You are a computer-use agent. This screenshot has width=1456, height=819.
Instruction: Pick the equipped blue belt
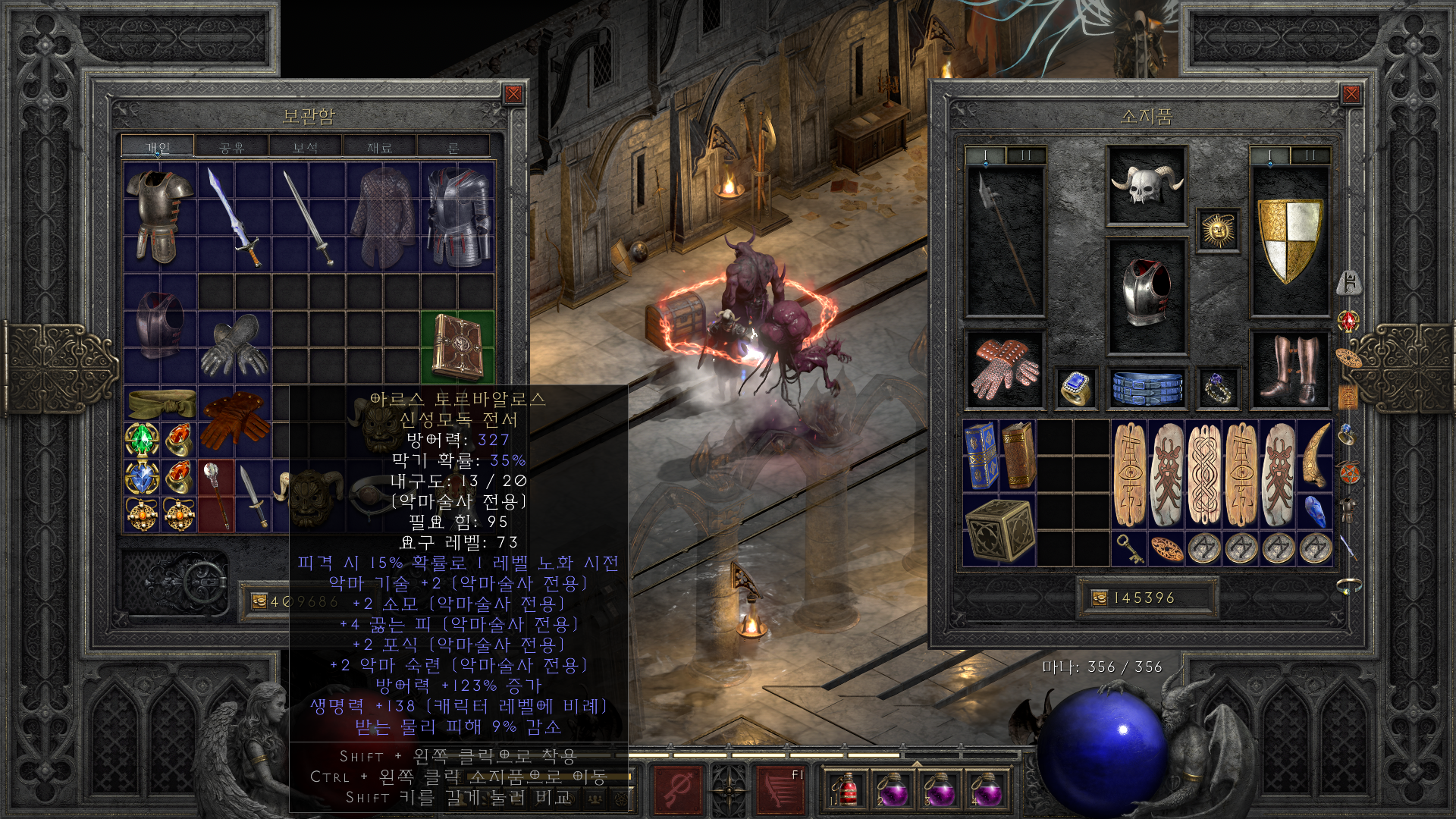coord(1146,388)
